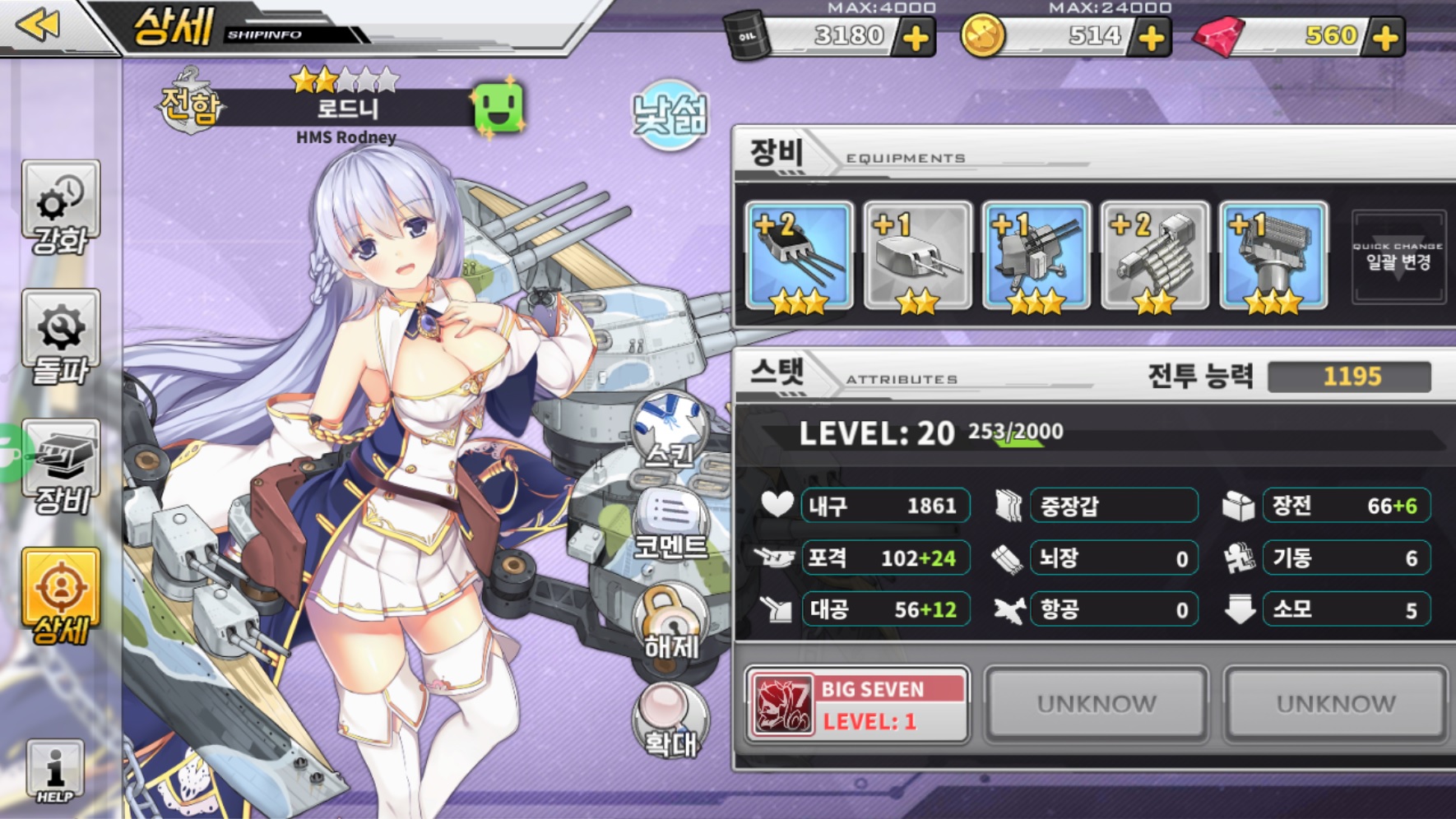Open the 강화 enhancement tab
Image resolution: width=1456 pixels, height=819 pixels.
coord(60,207)
